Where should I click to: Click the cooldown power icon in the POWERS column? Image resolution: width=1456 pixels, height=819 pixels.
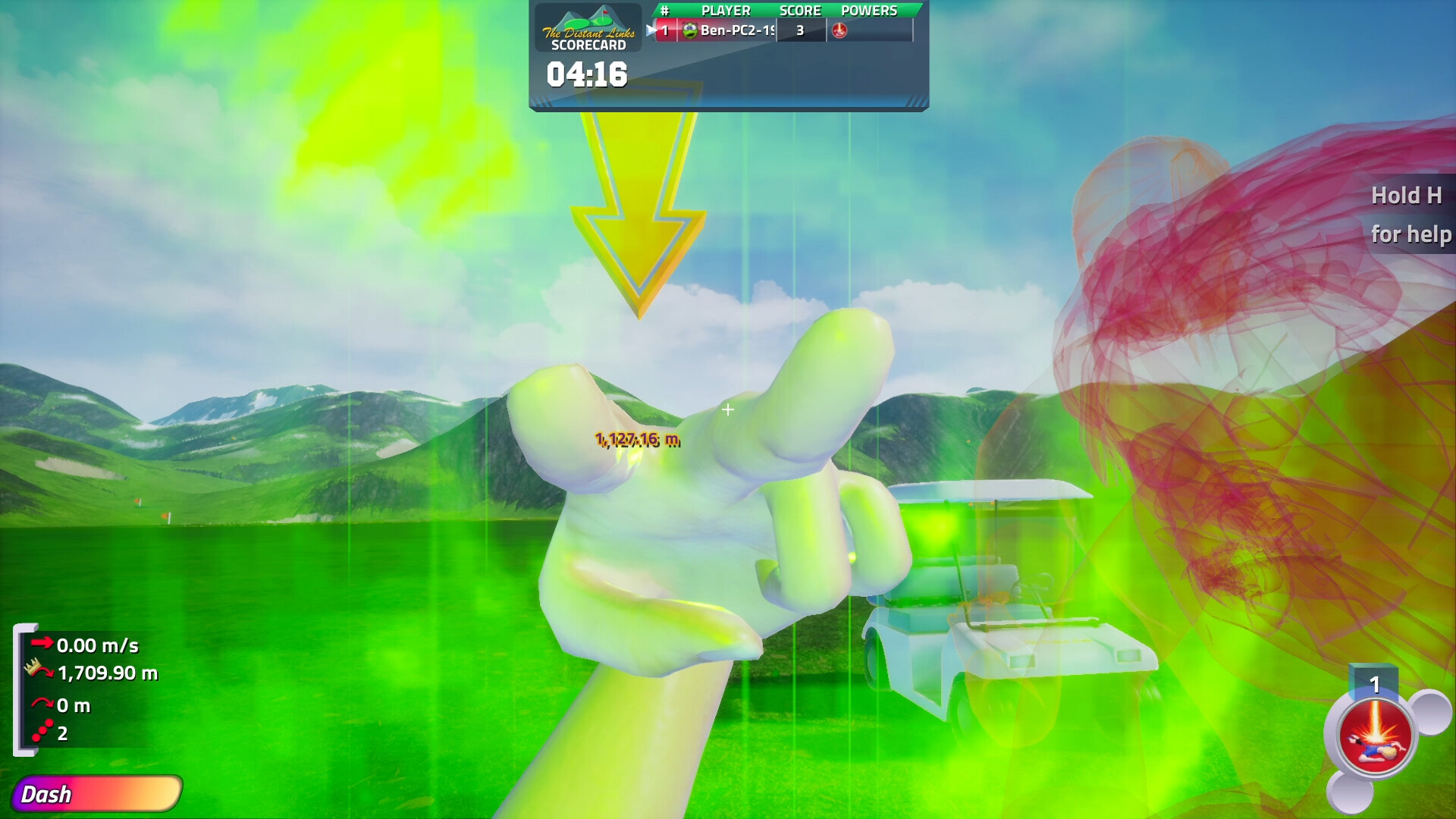pyautogui.click(x=840, y=30)
